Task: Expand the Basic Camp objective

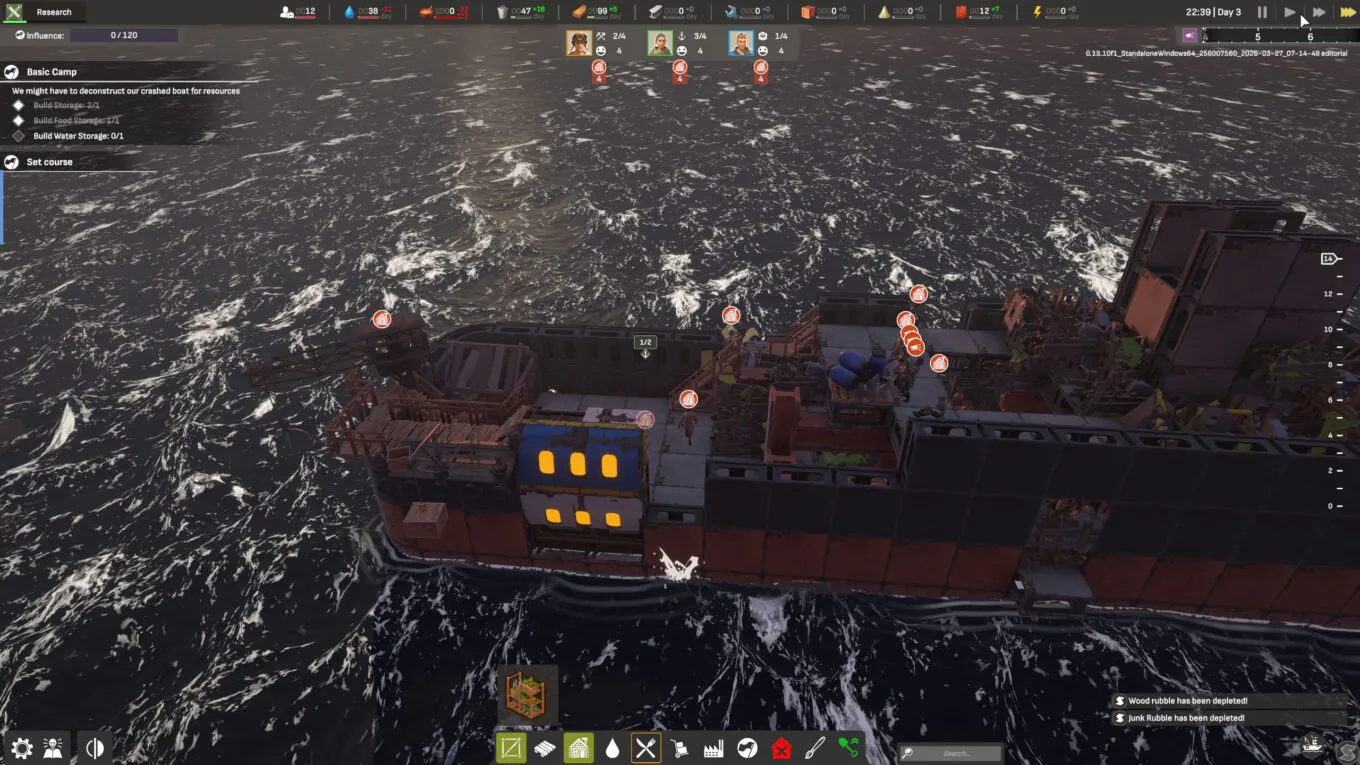Action: pos(52,72)
